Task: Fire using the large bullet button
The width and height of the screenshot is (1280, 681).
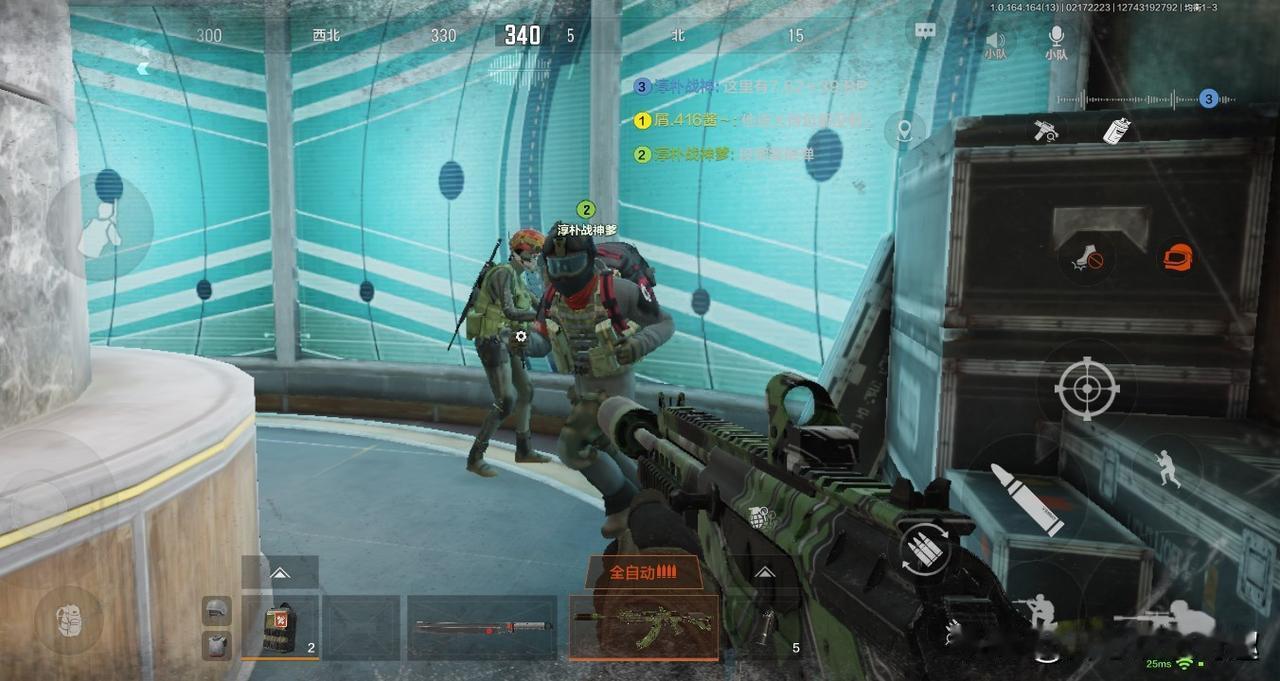Action: point(1027,498)
